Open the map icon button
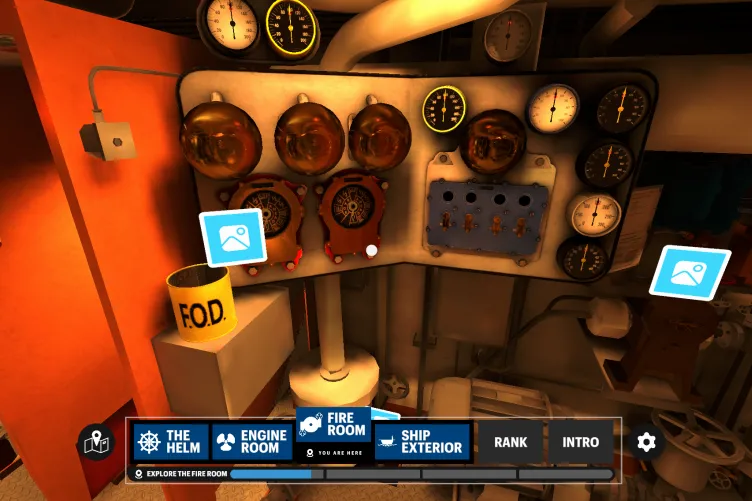 coord(96,442)
